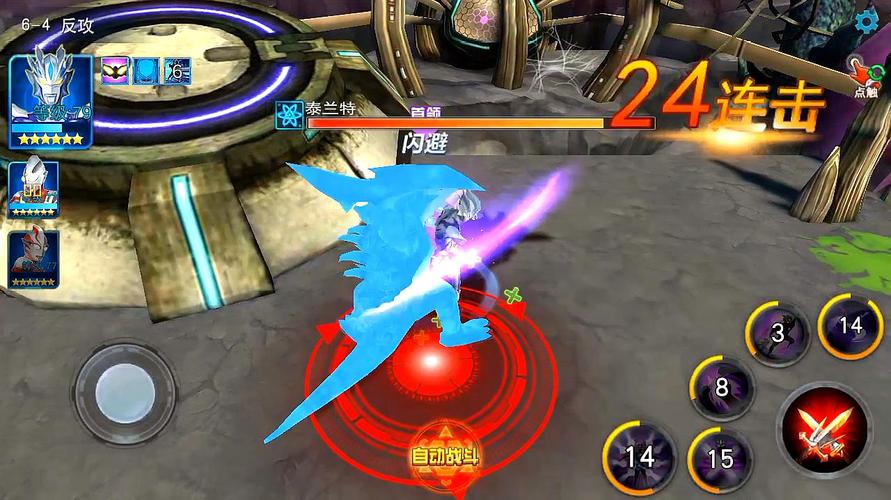Select the purple winged buff icon

115,71
